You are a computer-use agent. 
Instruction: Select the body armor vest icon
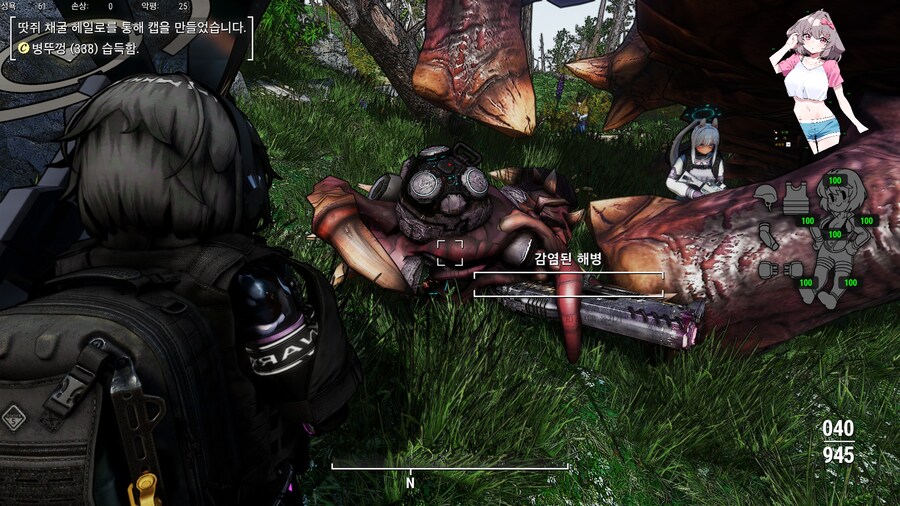coord(796,197)
